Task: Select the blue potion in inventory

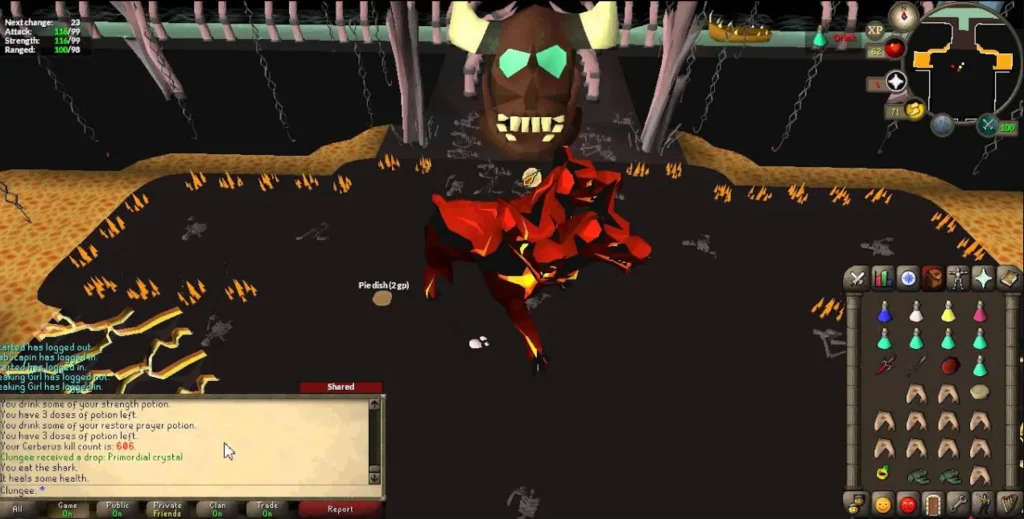Action: (884, 314)
